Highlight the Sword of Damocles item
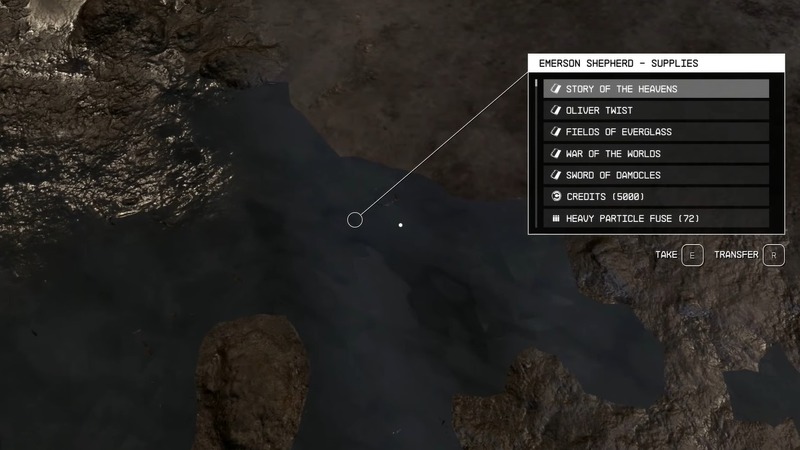Viewport: 800px width, 450px height. click(655, 175)
